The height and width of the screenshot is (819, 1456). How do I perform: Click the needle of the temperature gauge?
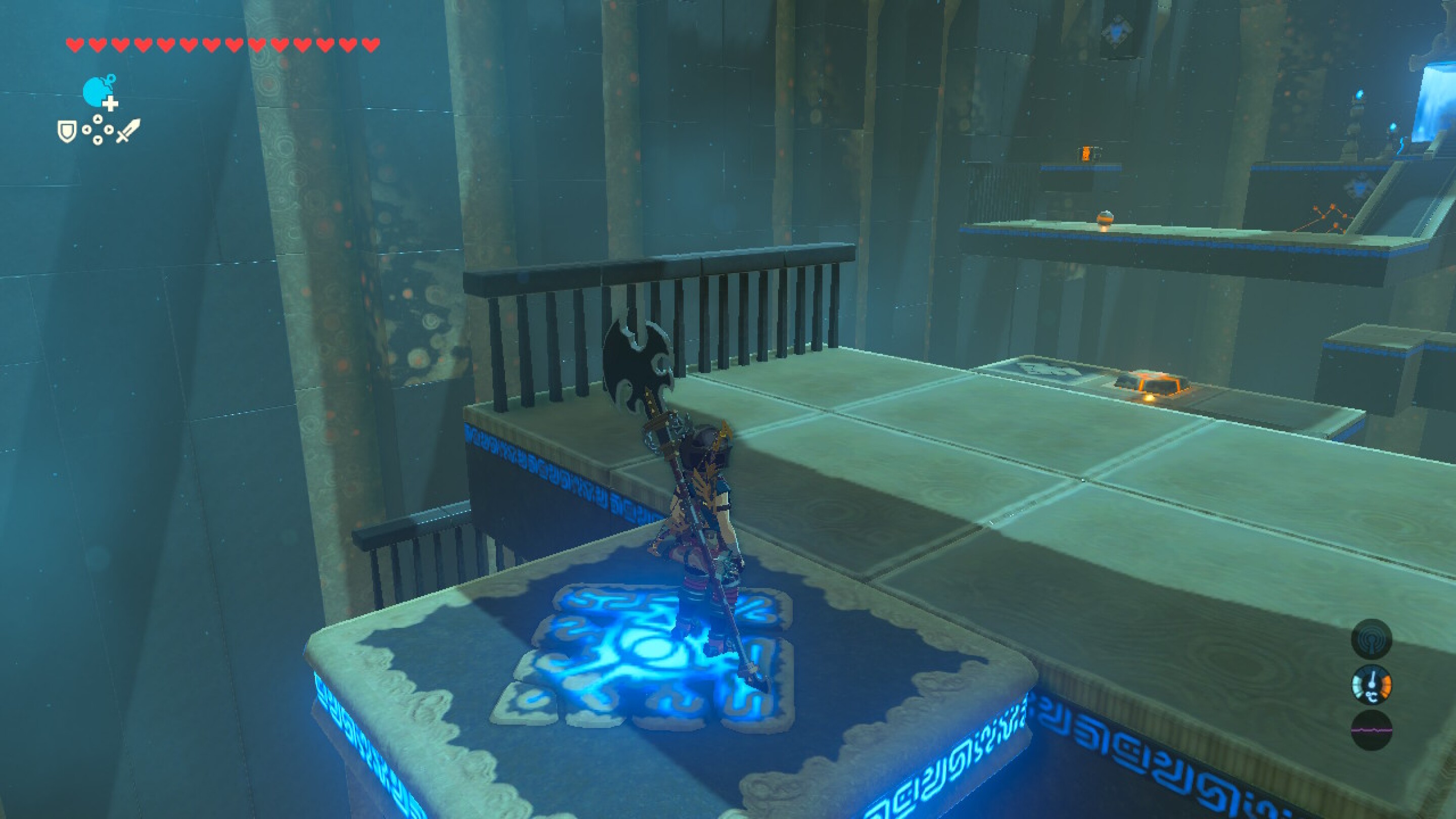point(1373,678)
